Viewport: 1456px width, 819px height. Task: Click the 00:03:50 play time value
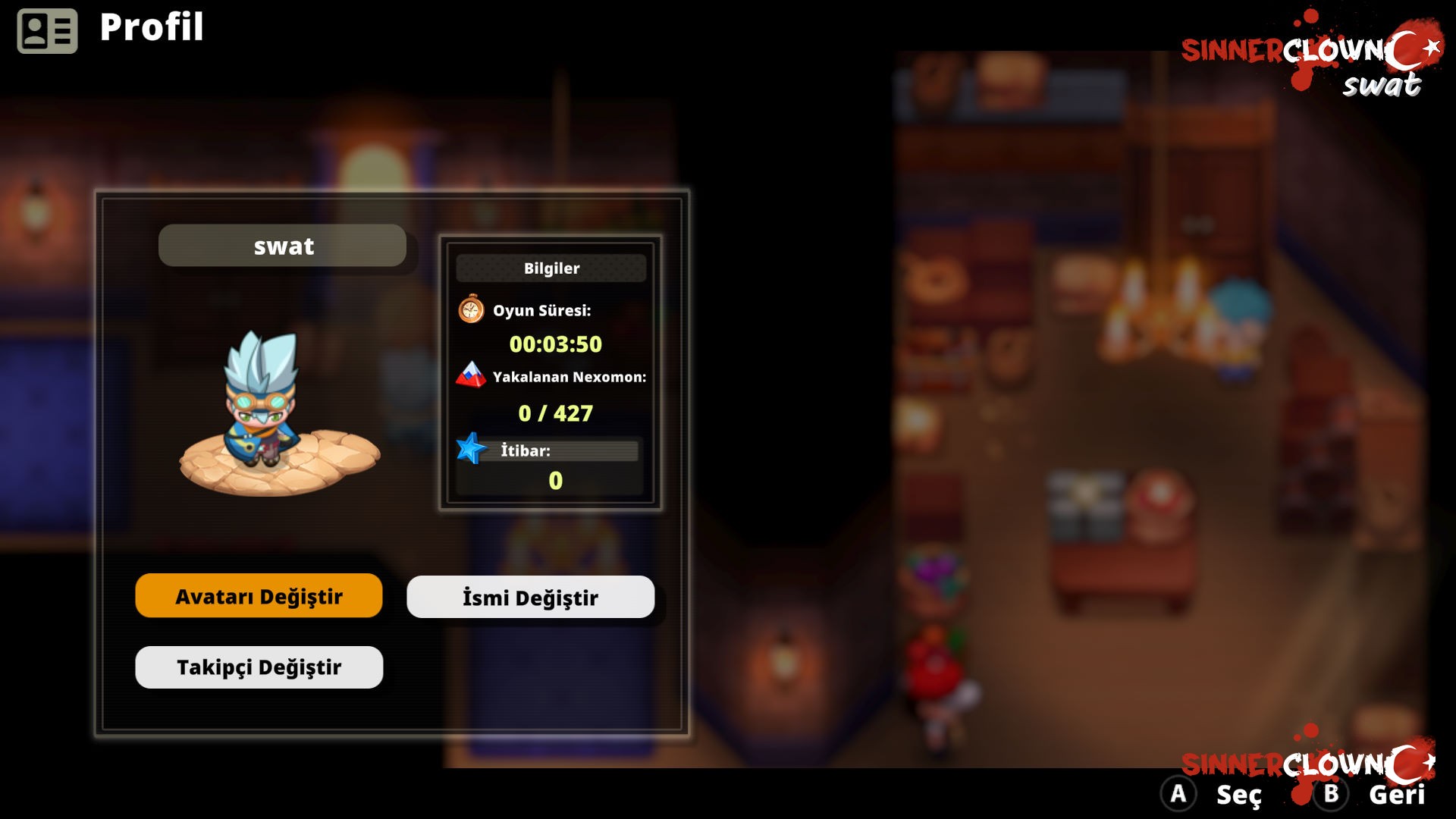click(x=557, y=345)
